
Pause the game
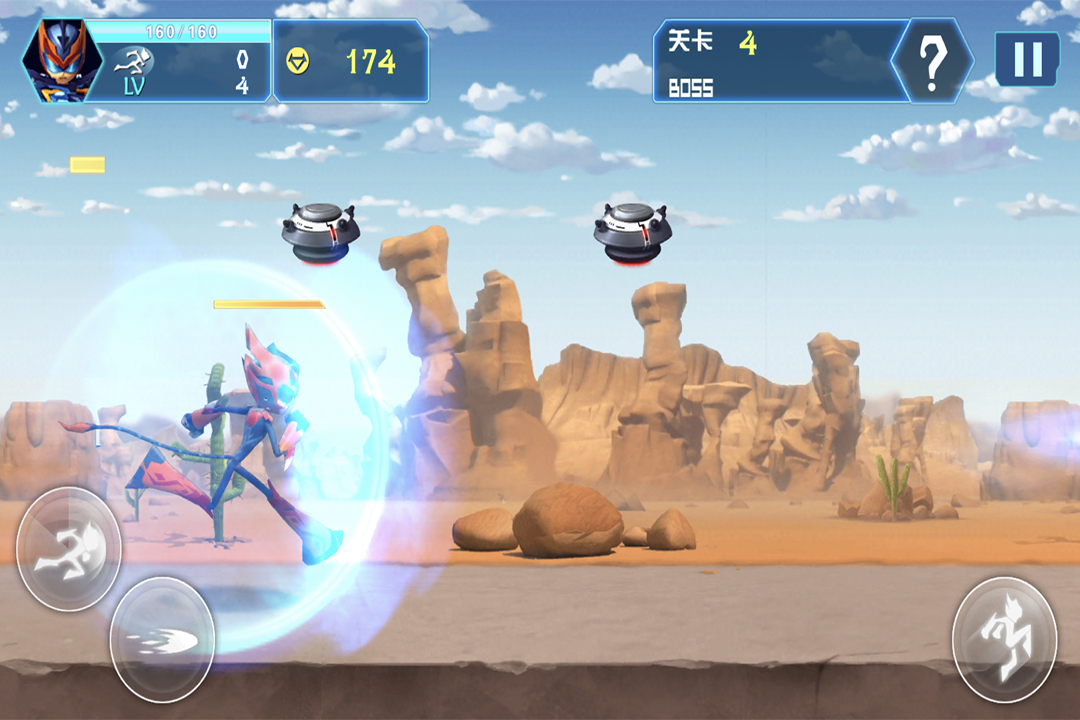pyautogui.click(x=1027, y=59)
